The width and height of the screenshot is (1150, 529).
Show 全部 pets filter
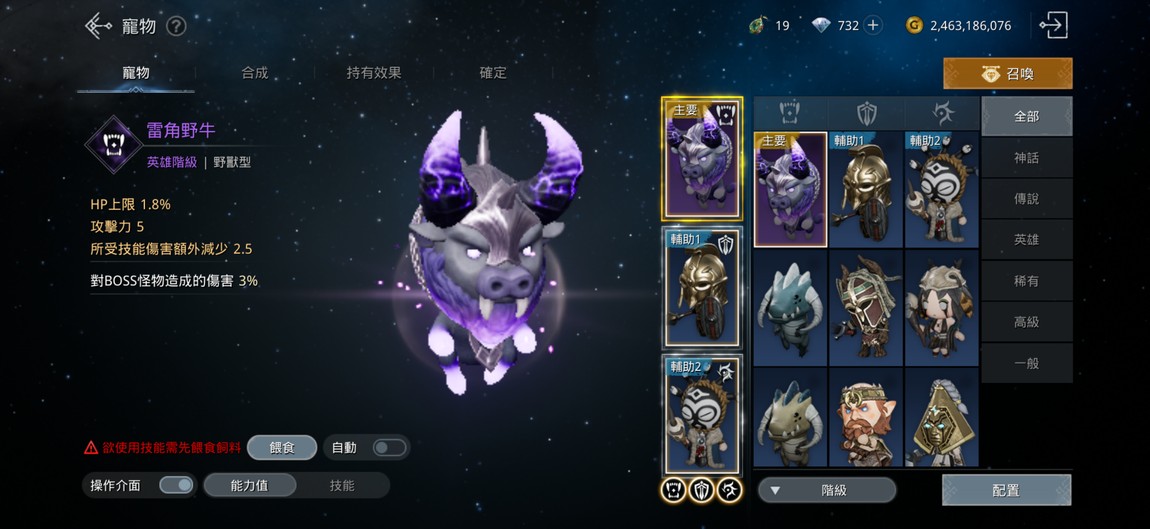[x=1026, y=116]
